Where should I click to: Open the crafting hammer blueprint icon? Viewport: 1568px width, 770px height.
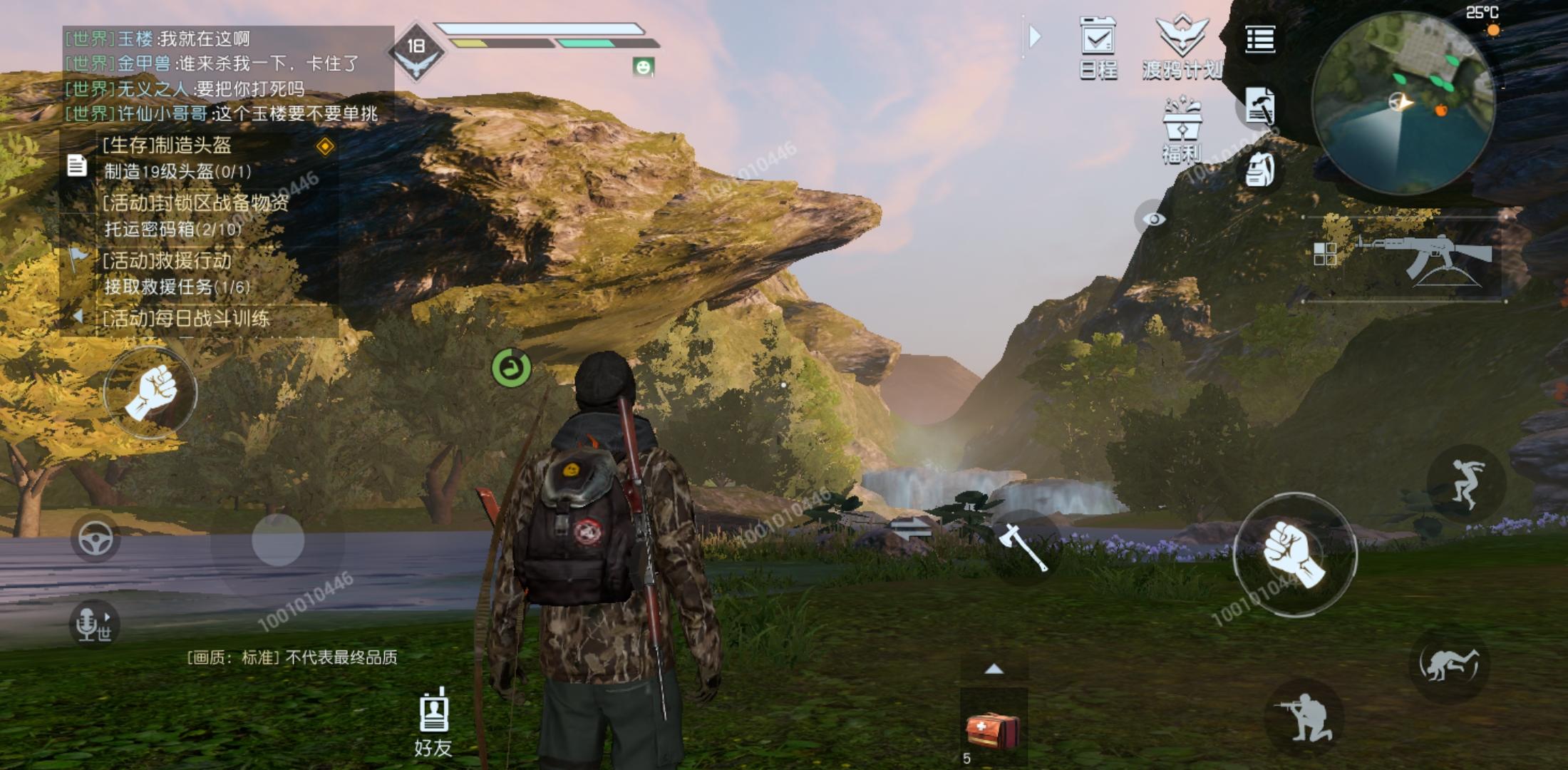coord(1259,106)
